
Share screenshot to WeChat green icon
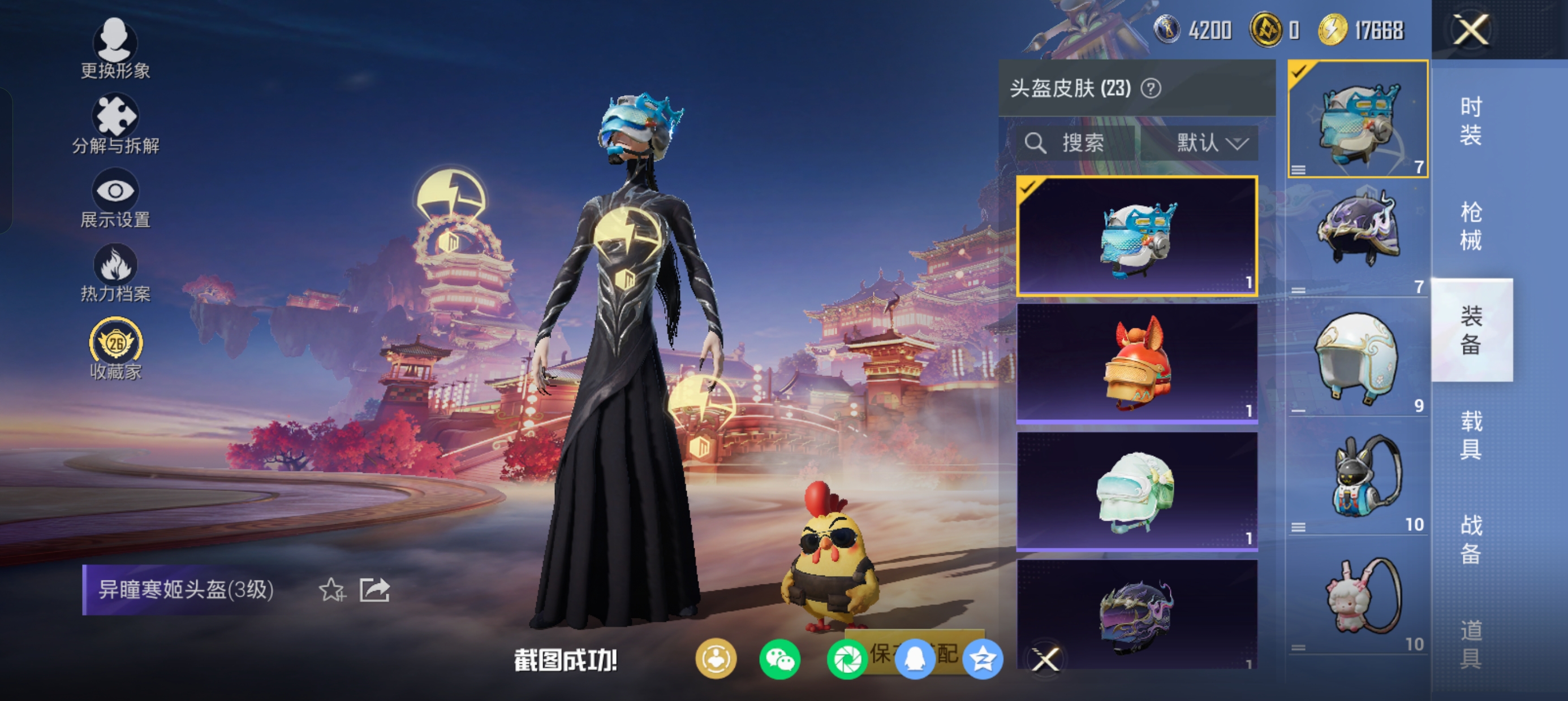779,659
